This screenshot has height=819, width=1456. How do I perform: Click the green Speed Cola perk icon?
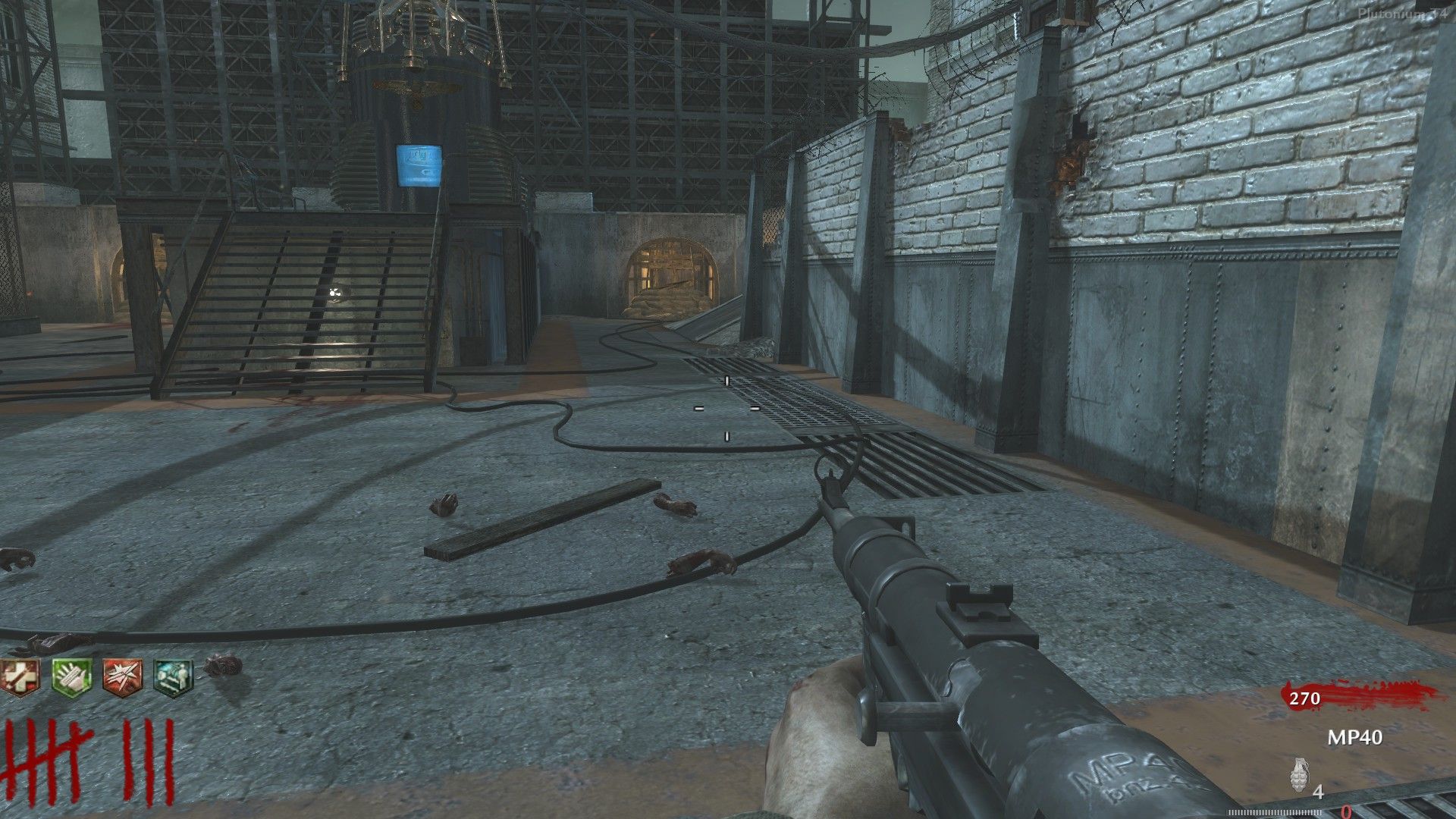click(71, 676)
